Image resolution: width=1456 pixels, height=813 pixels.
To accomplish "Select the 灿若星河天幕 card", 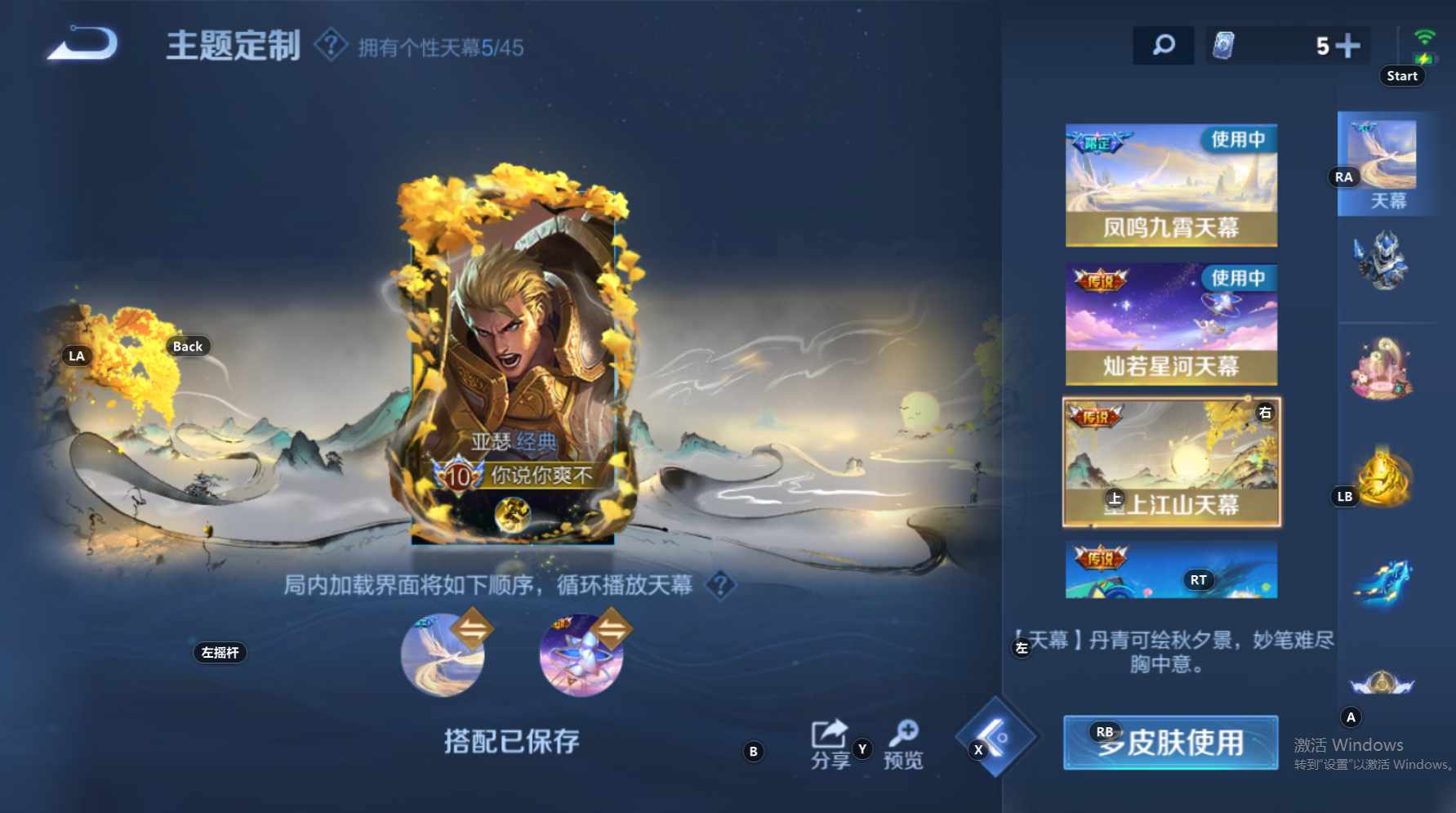I will tap(1170, 323).
